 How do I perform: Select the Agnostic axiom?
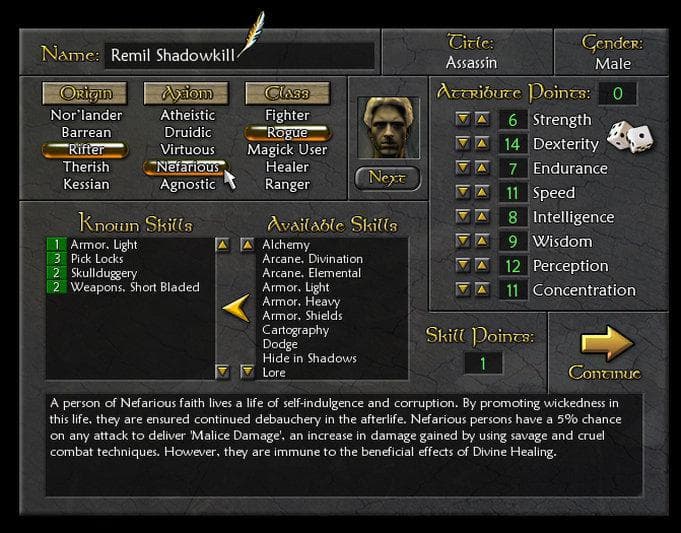coord(187,184)
